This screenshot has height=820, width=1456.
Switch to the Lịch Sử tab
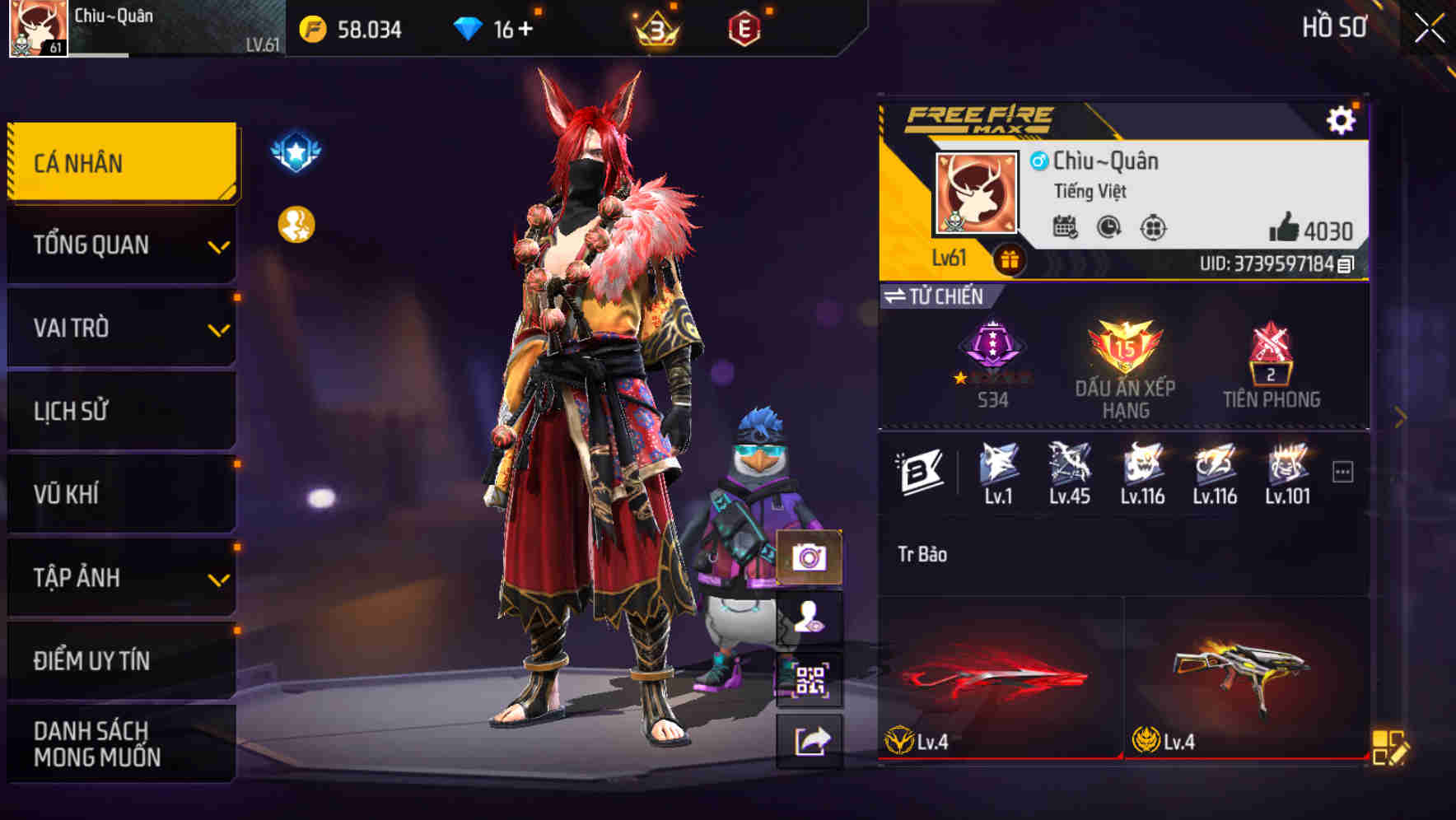tap(120, 411)
